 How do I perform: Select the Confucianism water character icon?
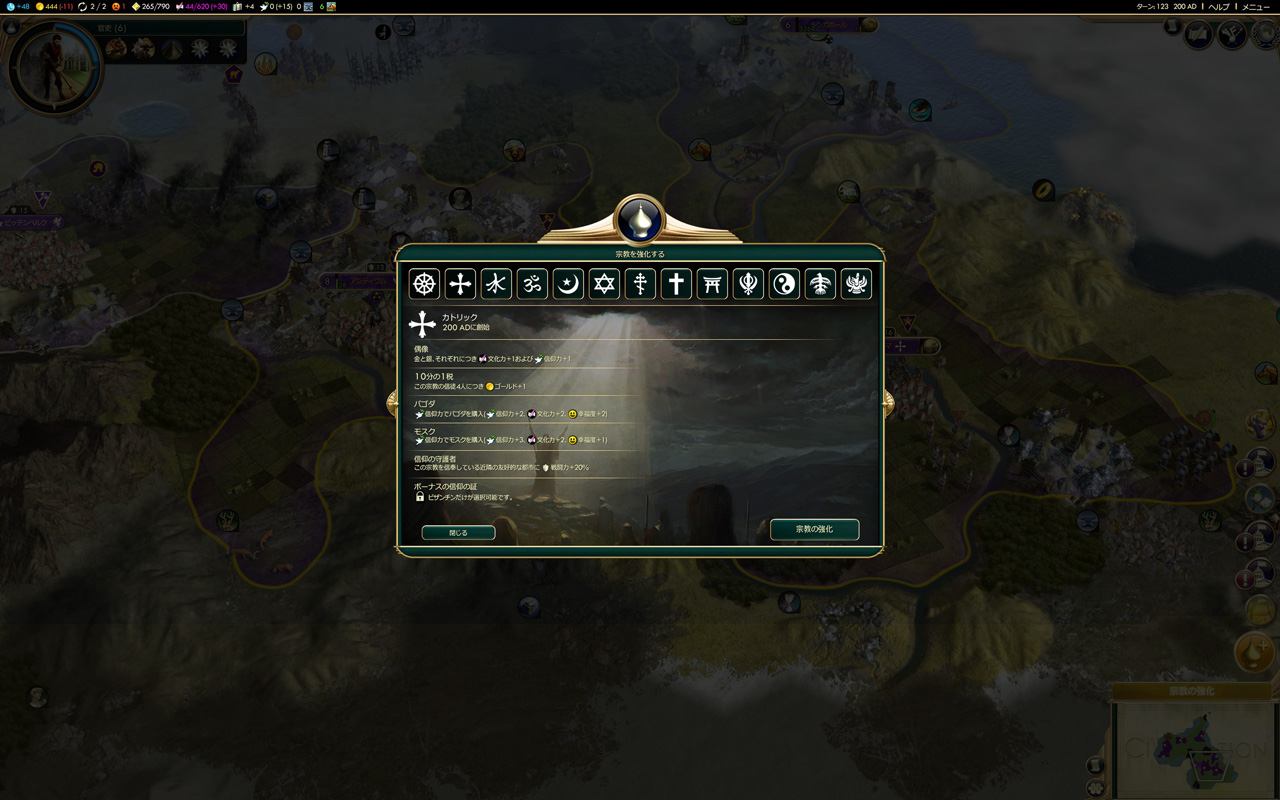pos(496,284)
